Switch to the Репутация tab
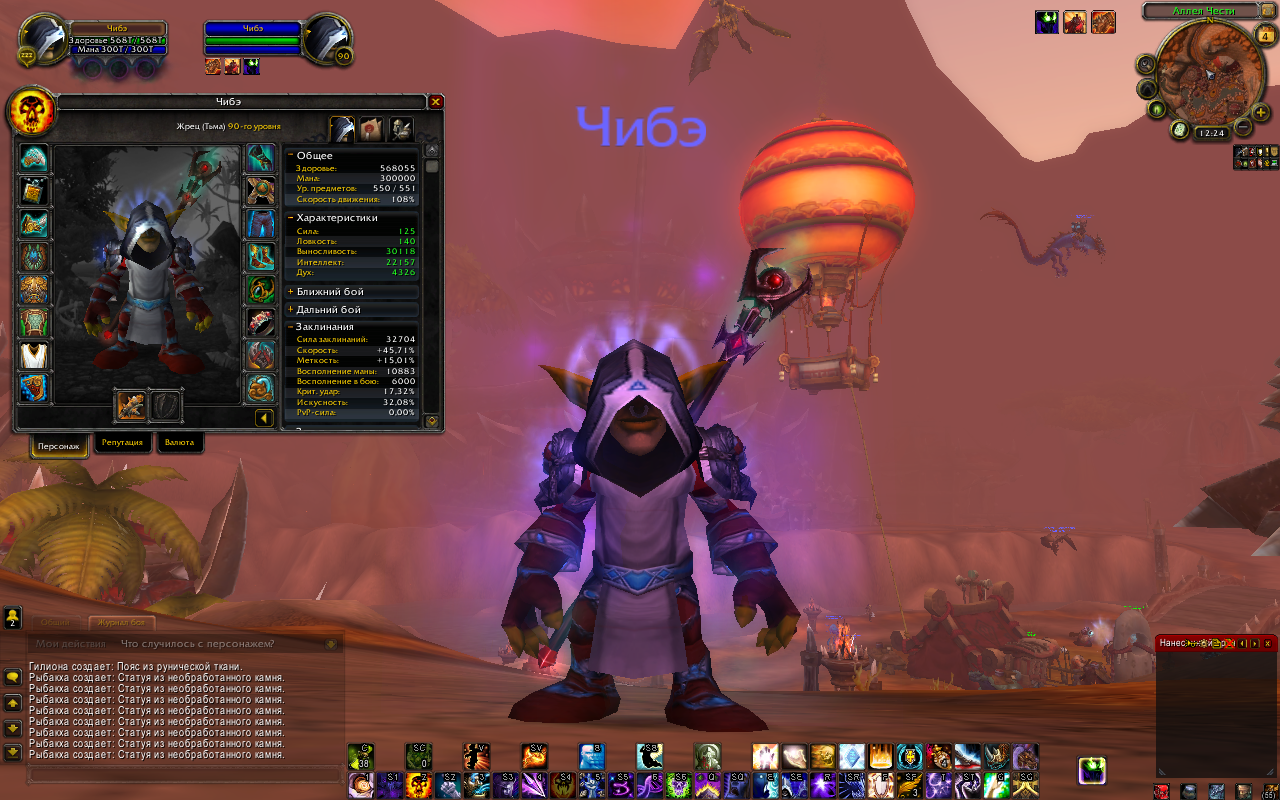The image size is (1280, 800). (122, 442)
